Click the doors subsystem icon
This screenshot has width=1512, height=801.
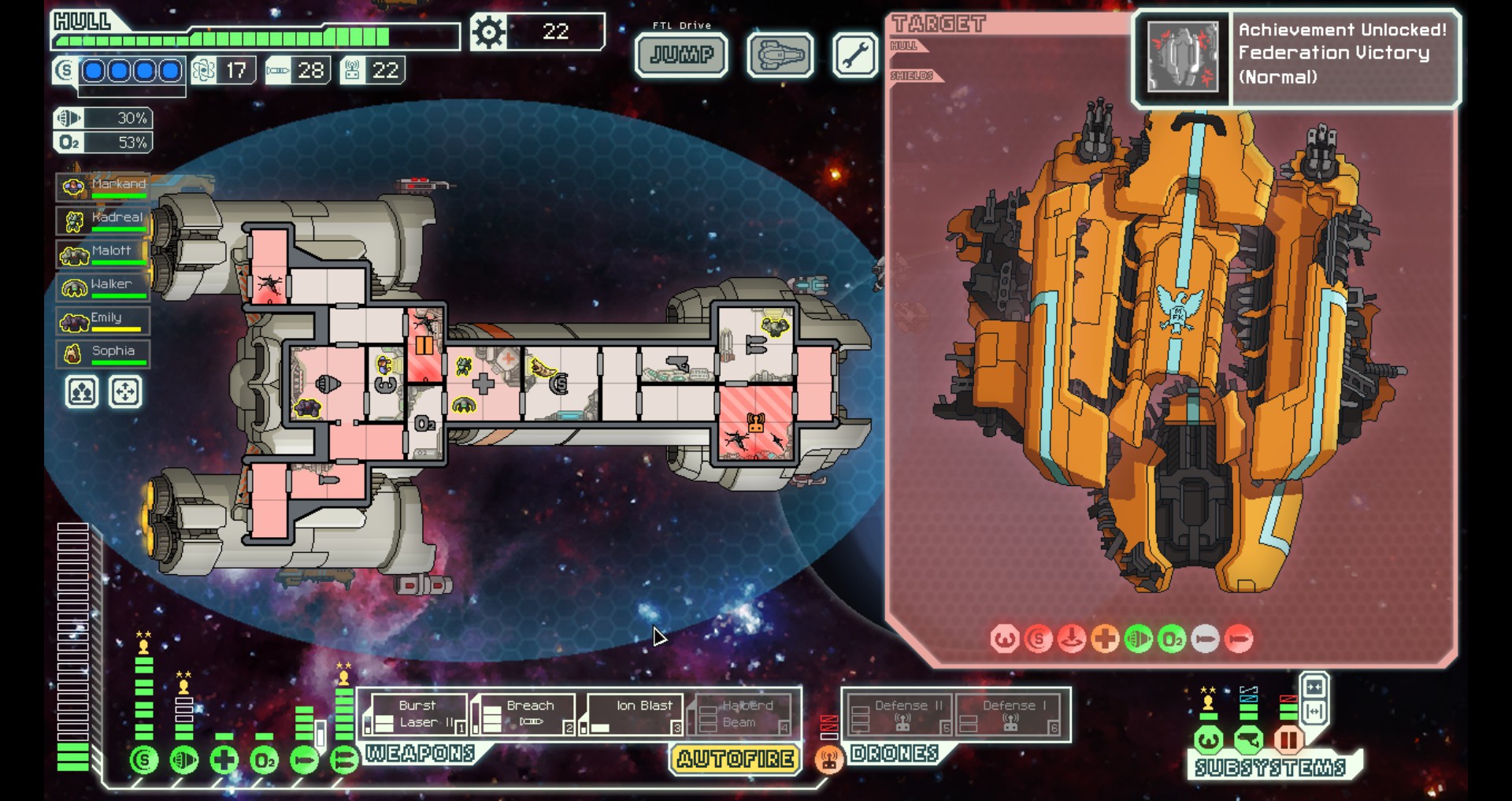point(1289,740)
